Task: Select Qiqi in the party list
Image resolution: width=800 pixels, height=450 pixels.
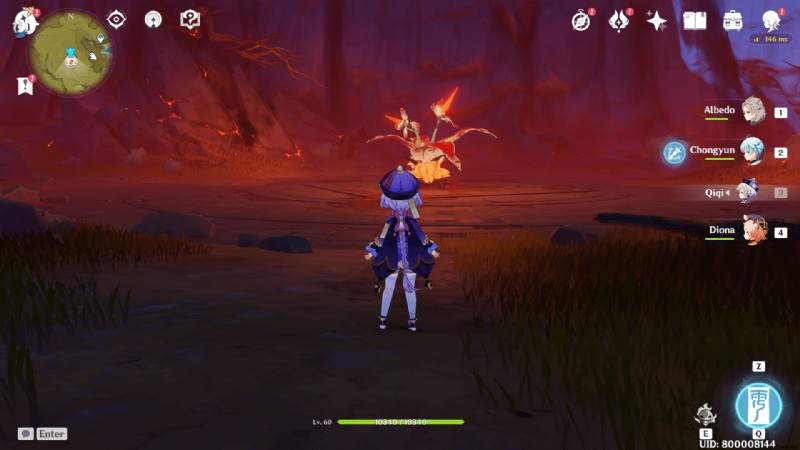Action: coord(748,191)
